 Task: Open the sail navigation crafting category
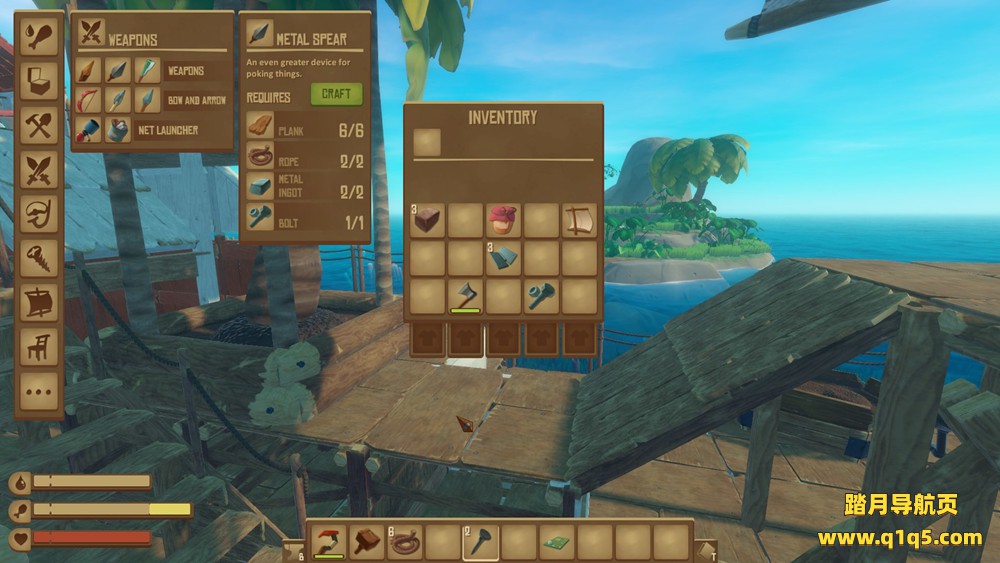(39, 302)
